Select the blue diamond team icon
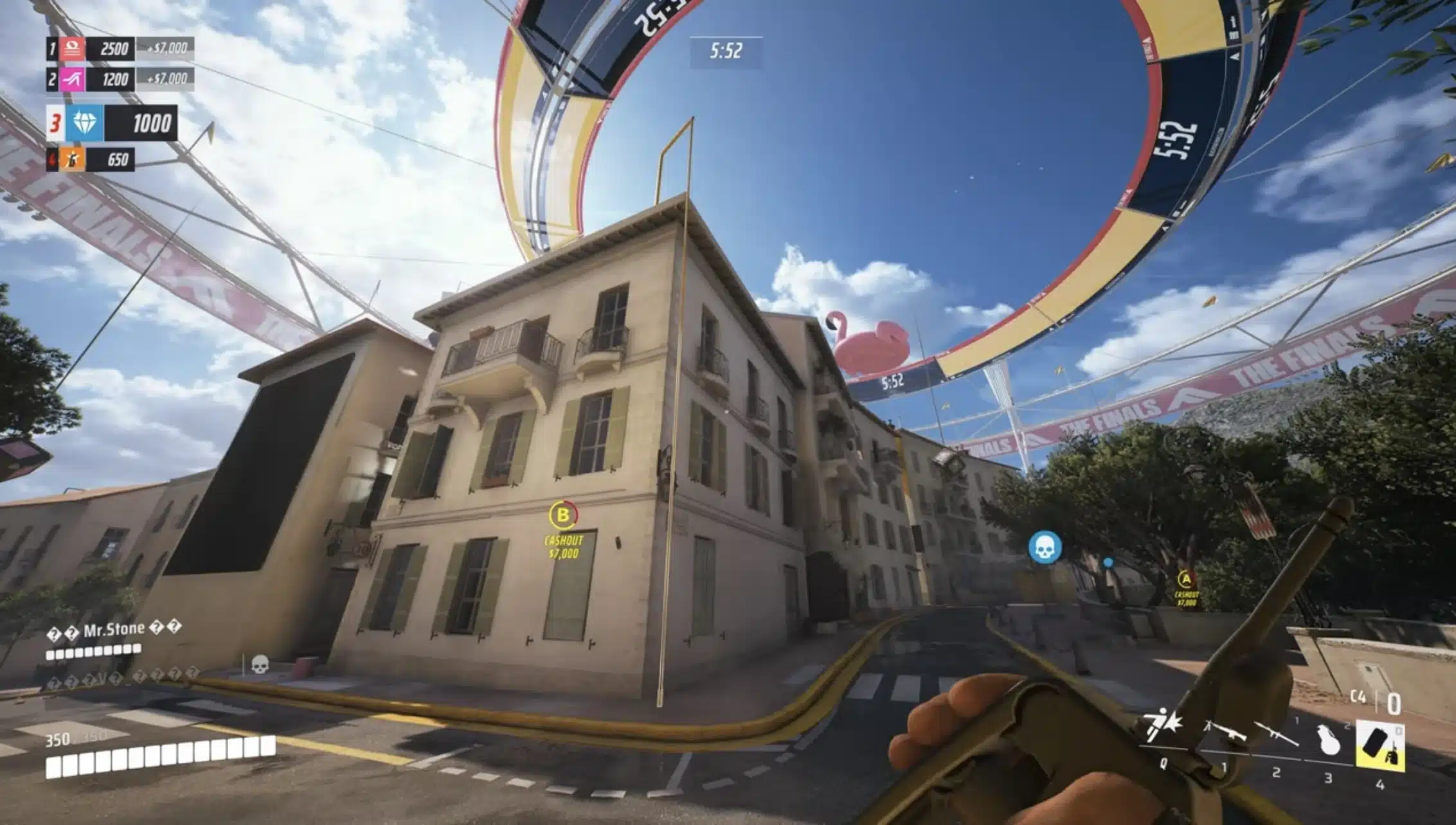Viewport: 1456px width, 825px height. (84, 123)
